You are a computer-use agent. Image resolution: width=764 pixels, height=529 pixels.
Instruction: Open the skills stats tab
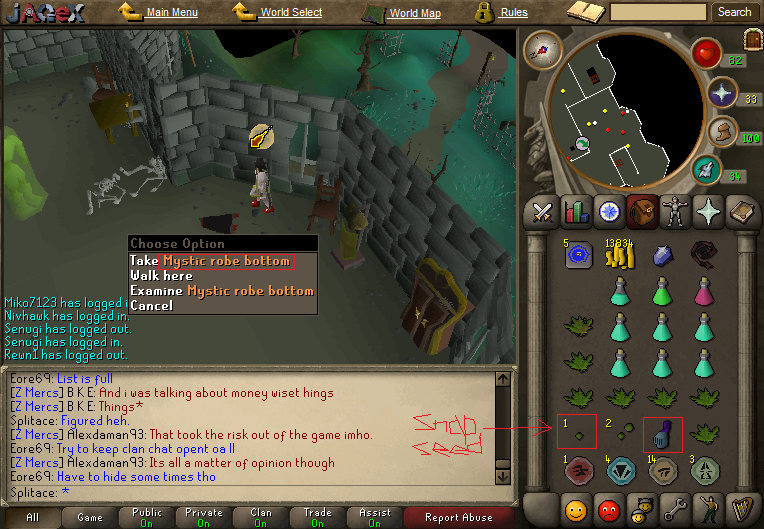tap(575, 212)
